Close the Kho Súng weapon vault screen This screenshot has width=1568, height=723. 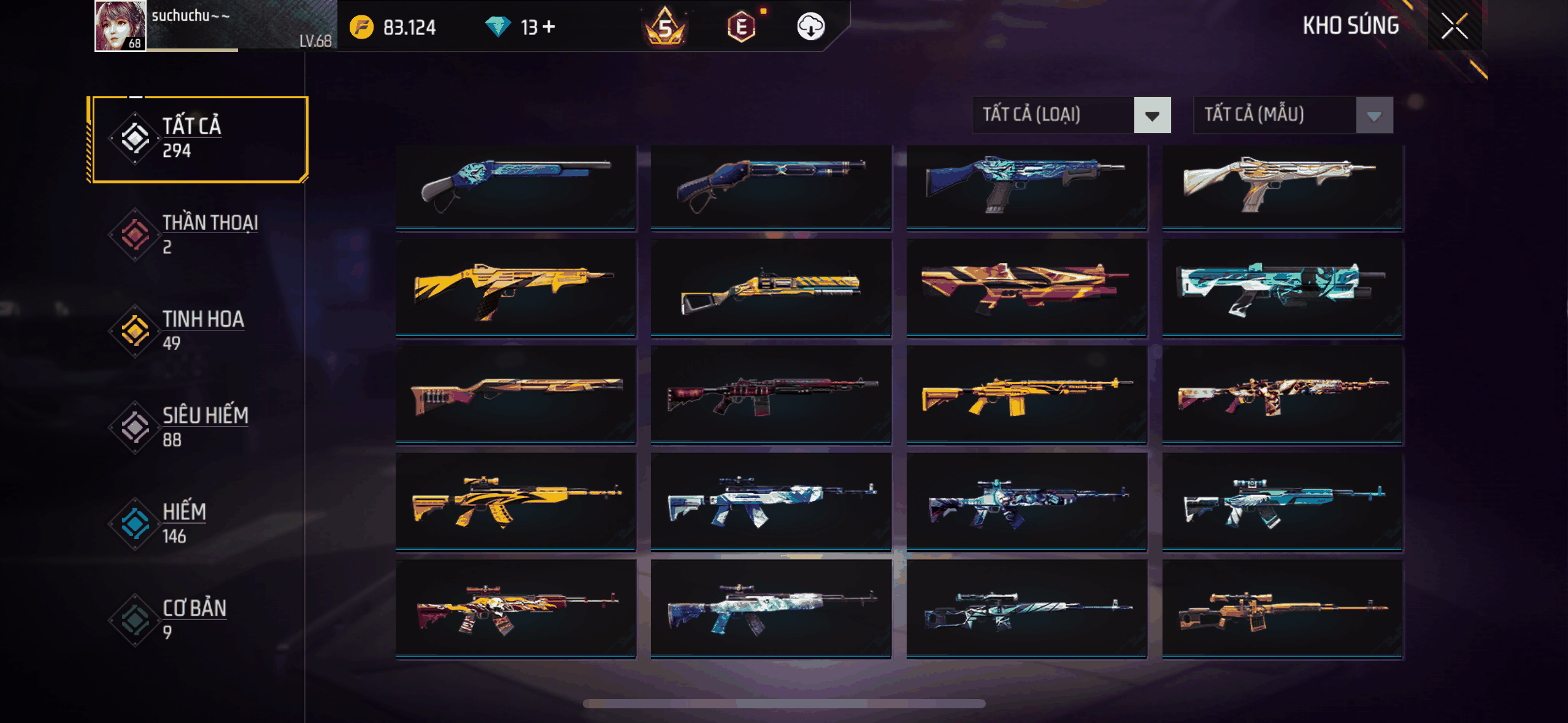tap(1454, 26)
